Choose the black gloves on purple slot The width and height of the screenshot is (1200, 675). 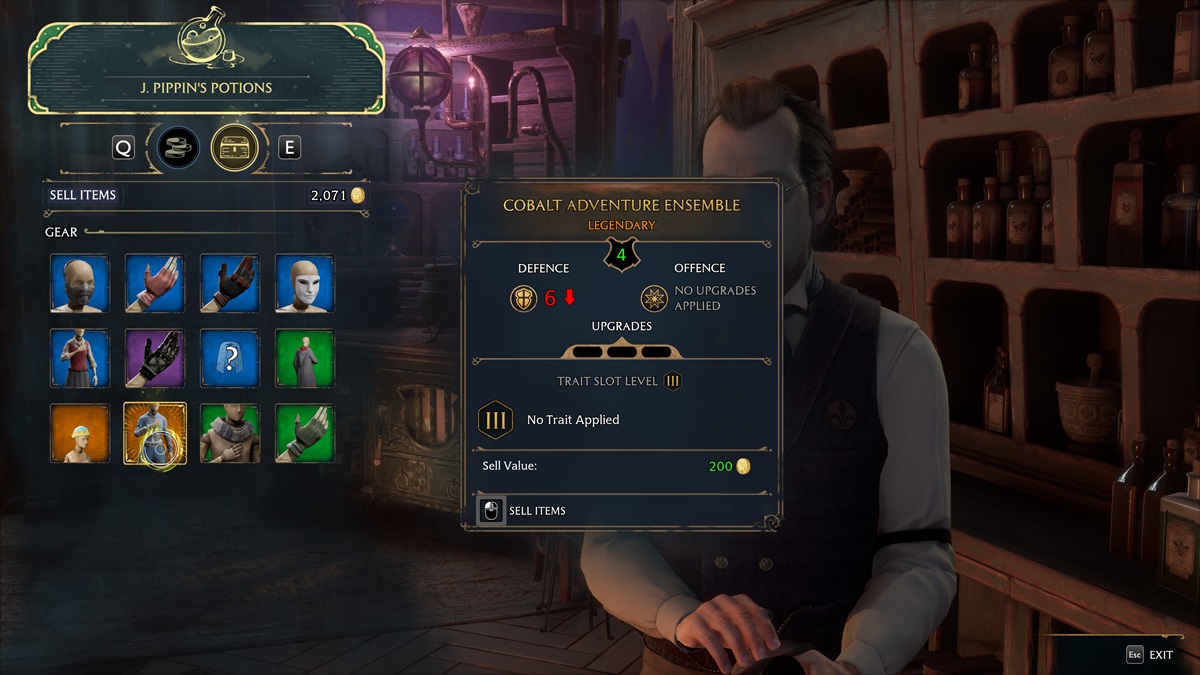[x=155, y=358]
